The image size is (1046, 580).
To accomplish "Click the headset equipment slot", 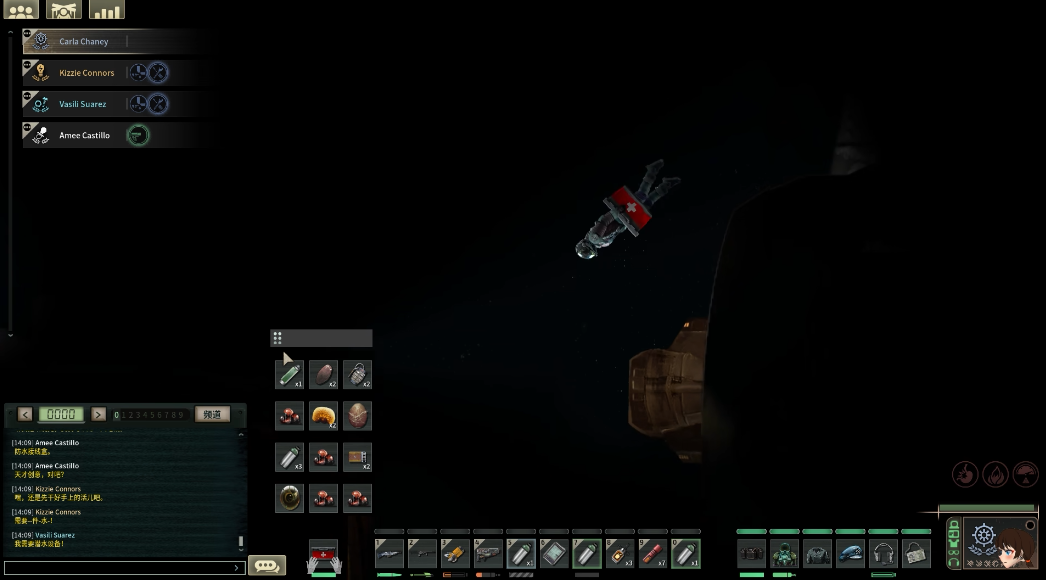I will coord(883,553).
